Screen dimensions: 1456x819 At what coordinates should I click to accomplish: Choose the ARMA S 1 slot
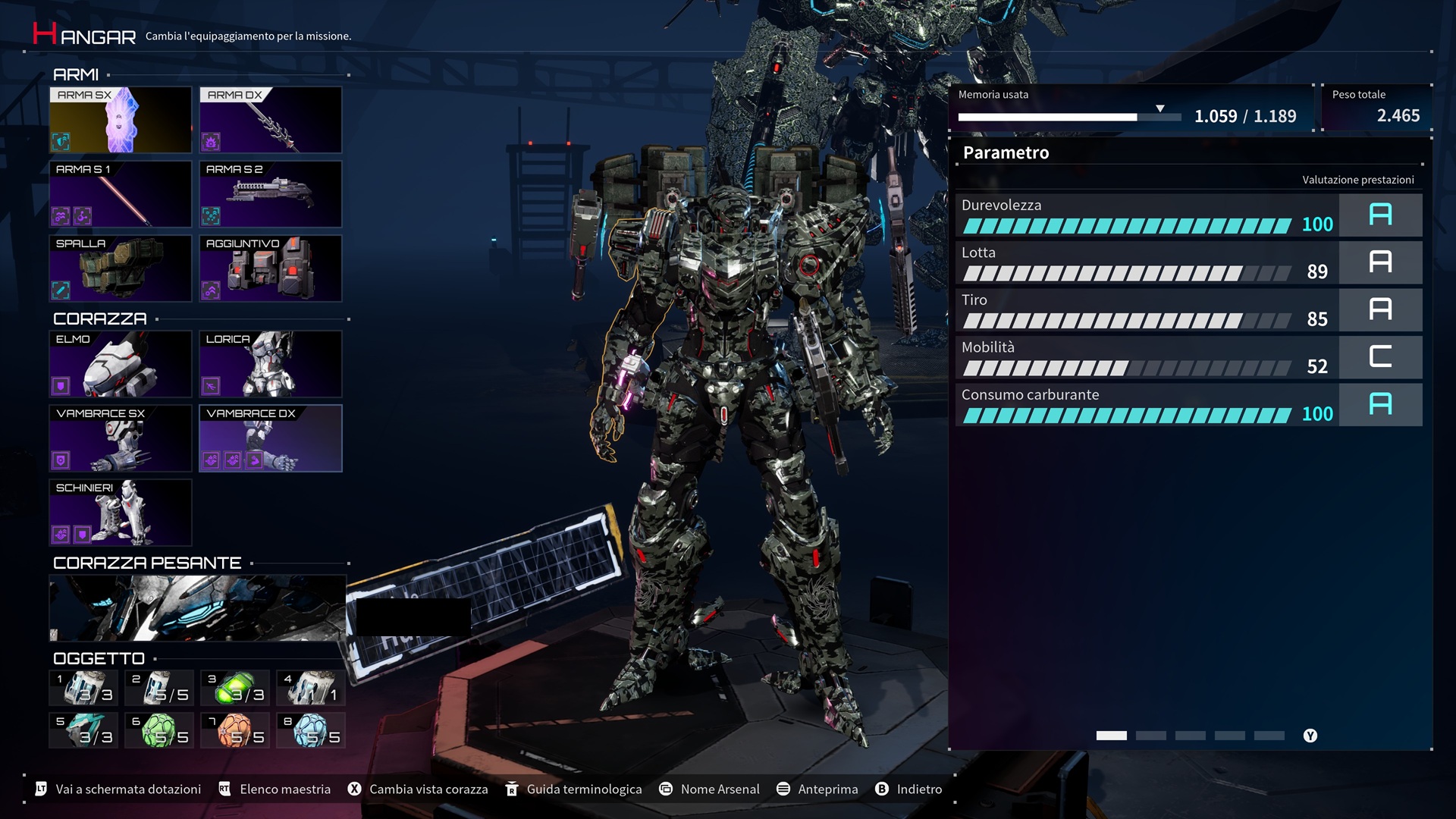click(120, 194)
